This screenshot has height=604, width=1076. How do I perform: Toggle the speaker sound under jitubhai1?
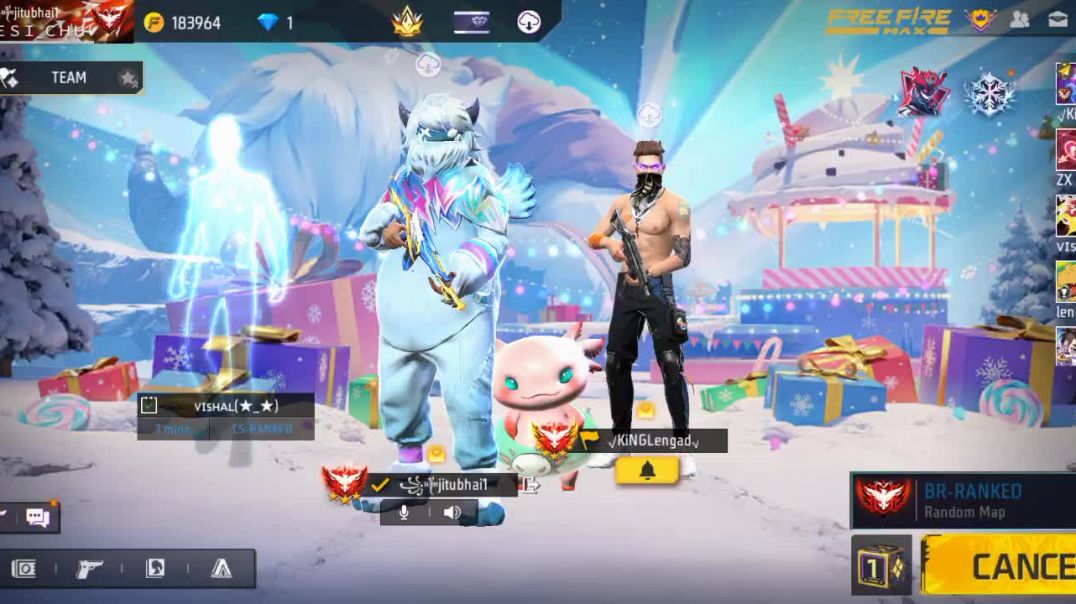(452, 512)
